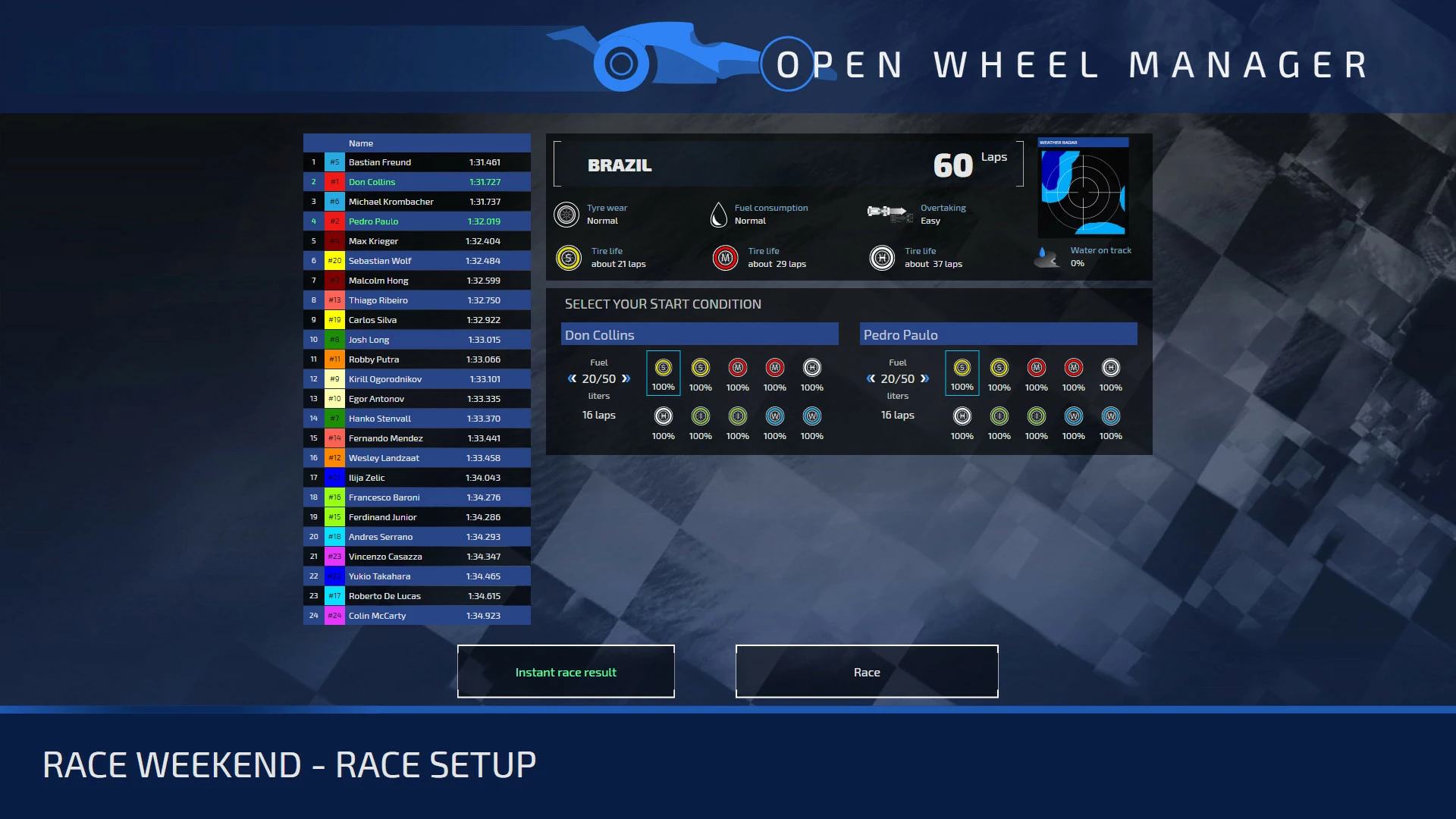Choose Pedro Paulo's row in the standings
This screenshot has height=819, width=1456.
pyautogui.click(x=417, y=221)
